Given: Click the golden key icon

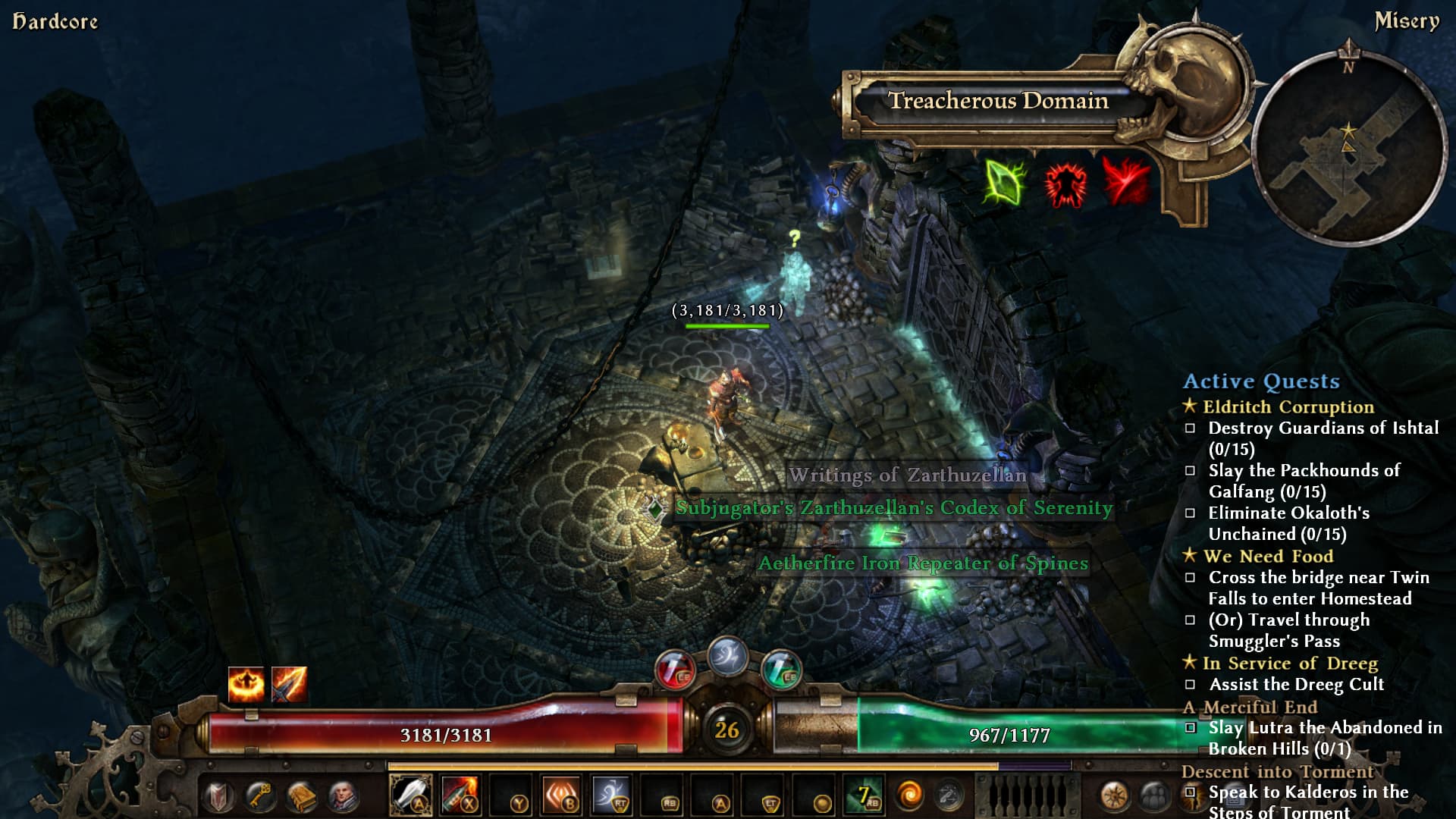Looking at the screenshot, I should point(259,796).
